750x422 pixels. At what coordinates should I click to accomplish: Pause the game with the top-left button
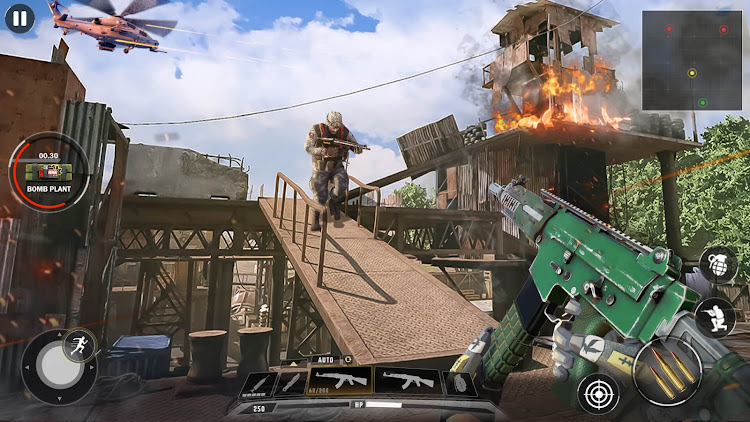(x=19, y=17)
